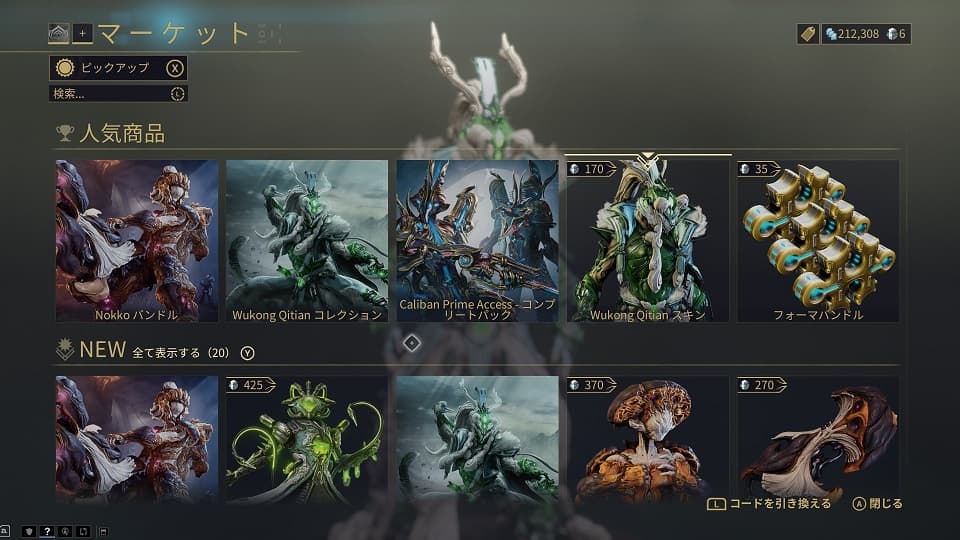This screenshot has height=540, width=960.
Task: Select the フォーマバンドル priced at 35
Action: 818,241
